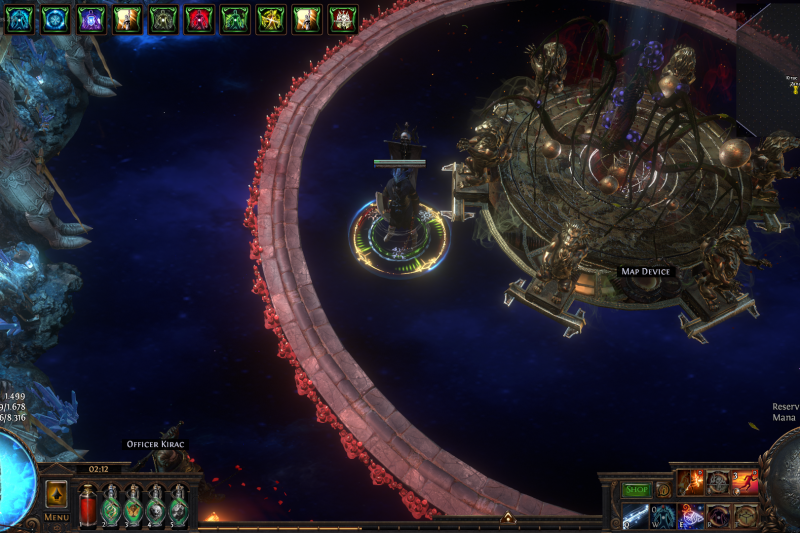Open the Menu button

[x=56, y=517]
